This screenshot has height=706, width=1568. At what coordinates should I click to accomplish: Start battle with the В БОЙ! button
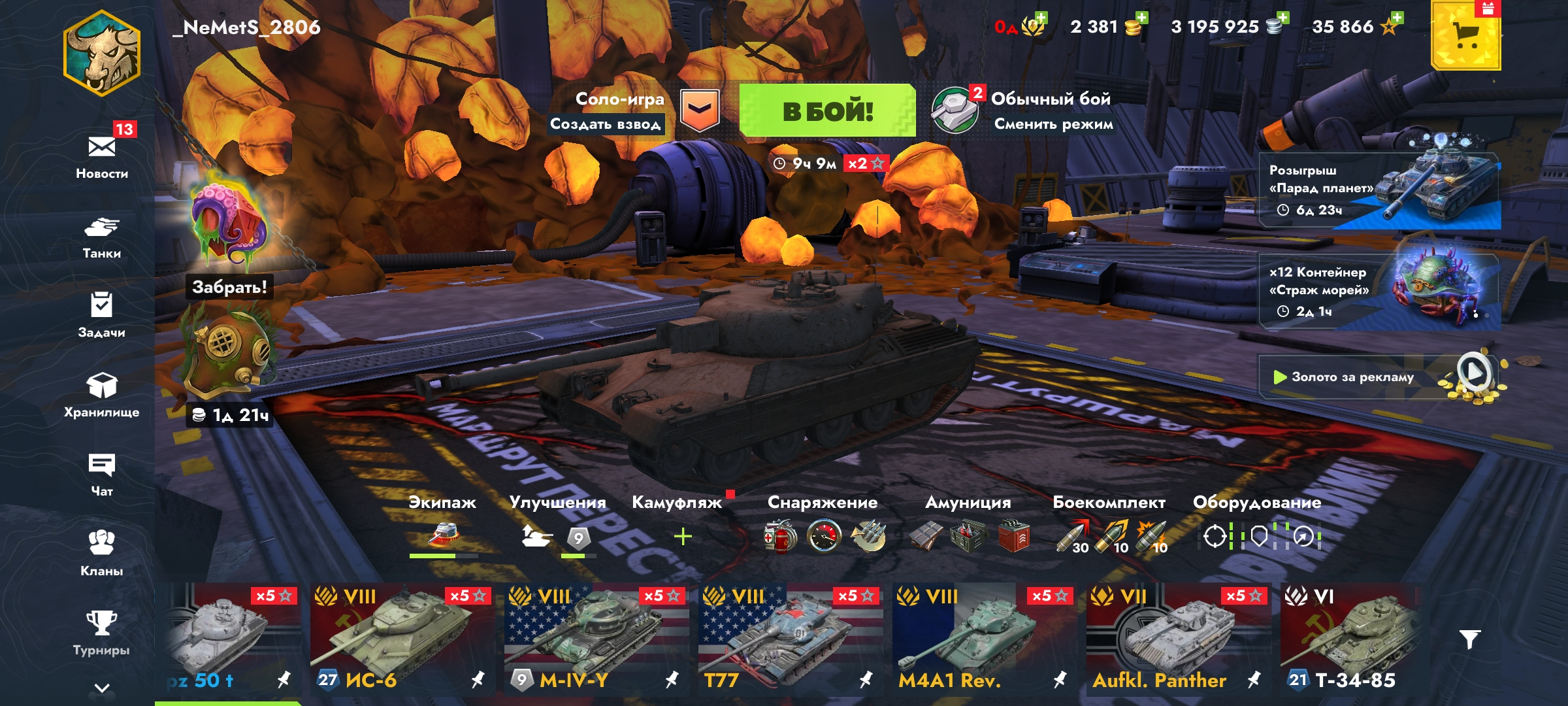point(827,110)
